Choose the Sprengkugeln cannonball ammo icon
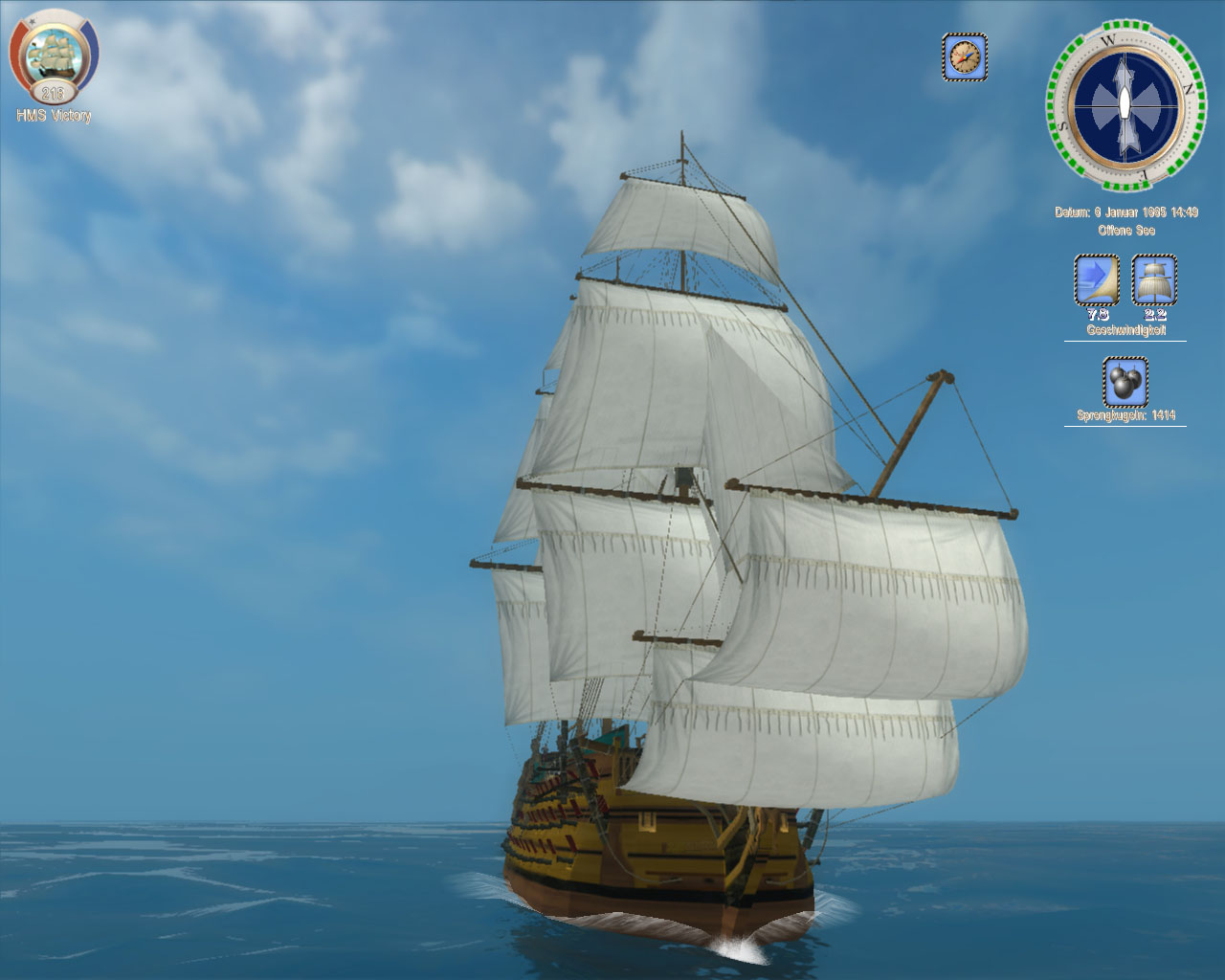Image resolution: width=1225 pixels, height=980 pixels. (x=1125, y=382)
